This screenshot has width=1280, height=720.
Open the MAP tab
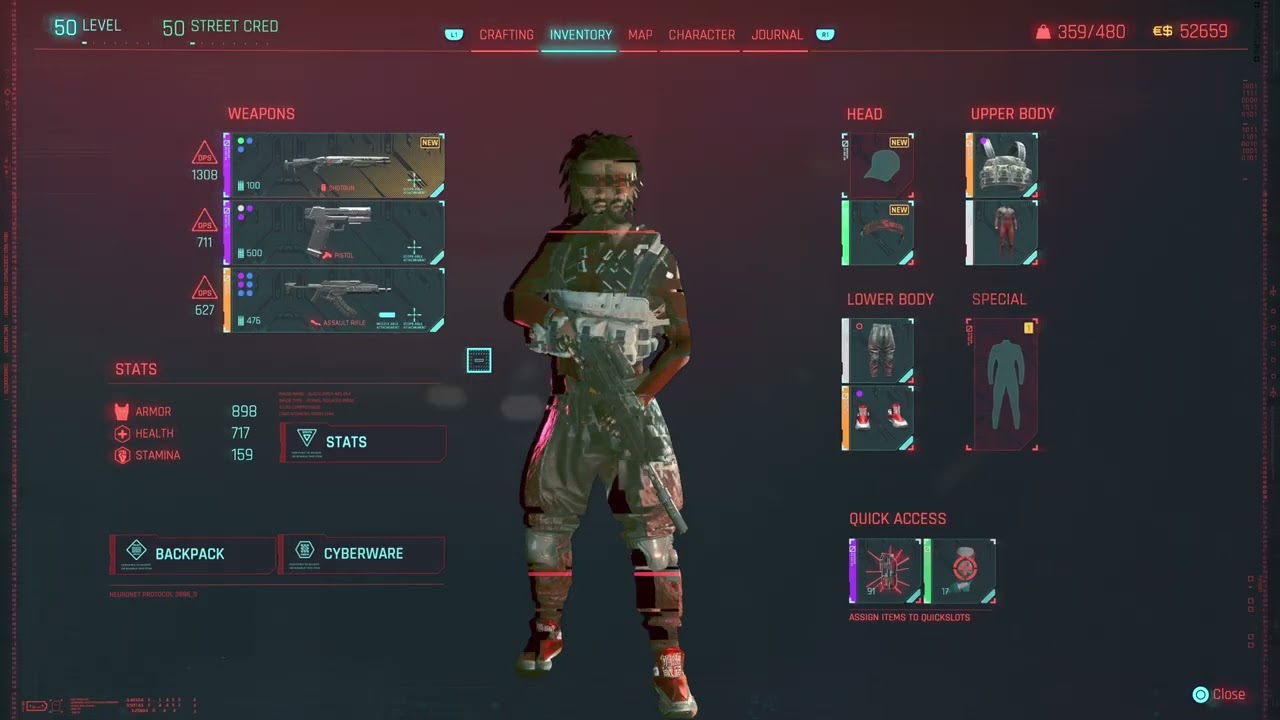(x=640, y=34)
